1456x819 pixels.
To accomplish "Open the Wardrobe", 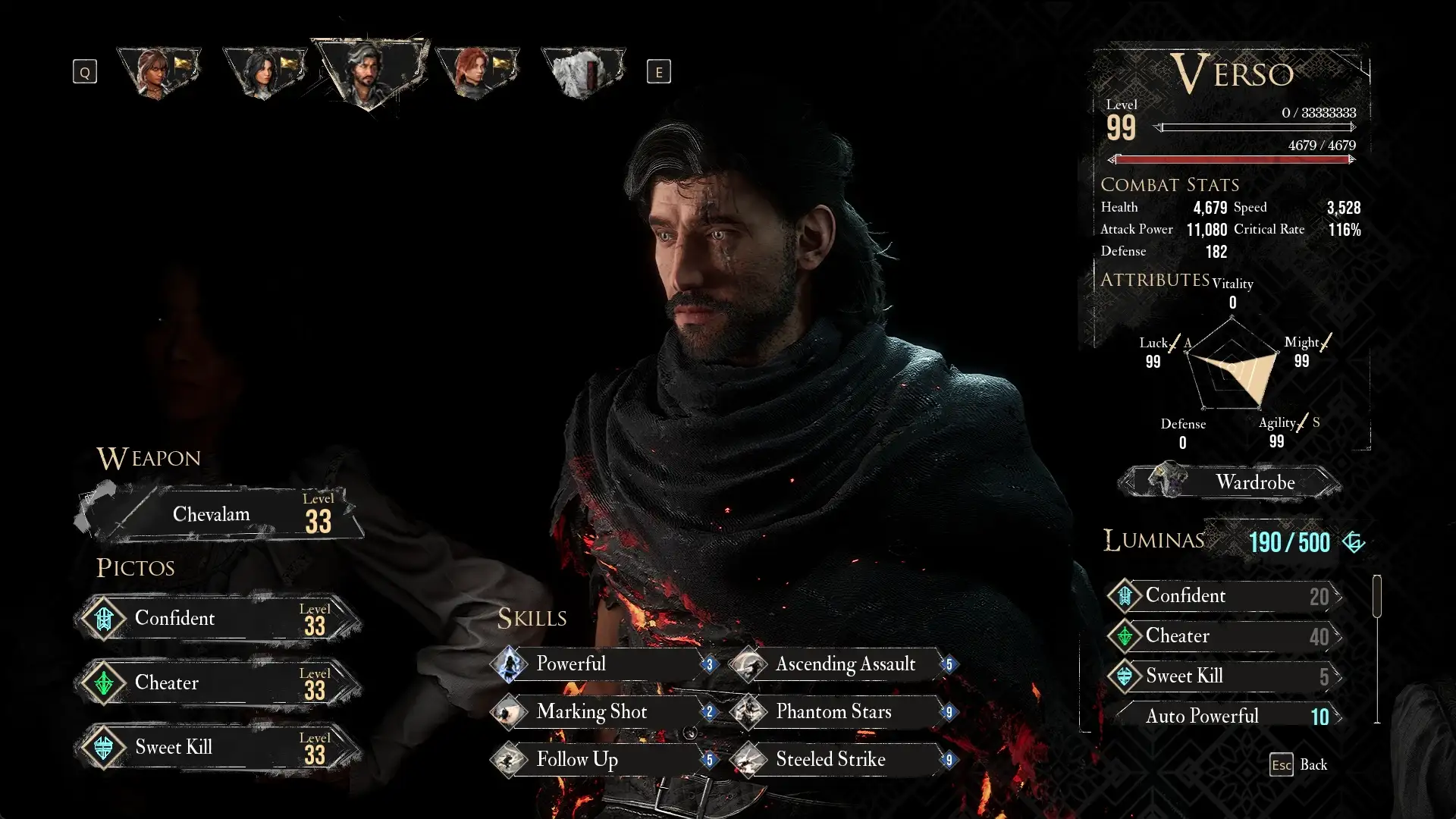I will click(1230, 482).
